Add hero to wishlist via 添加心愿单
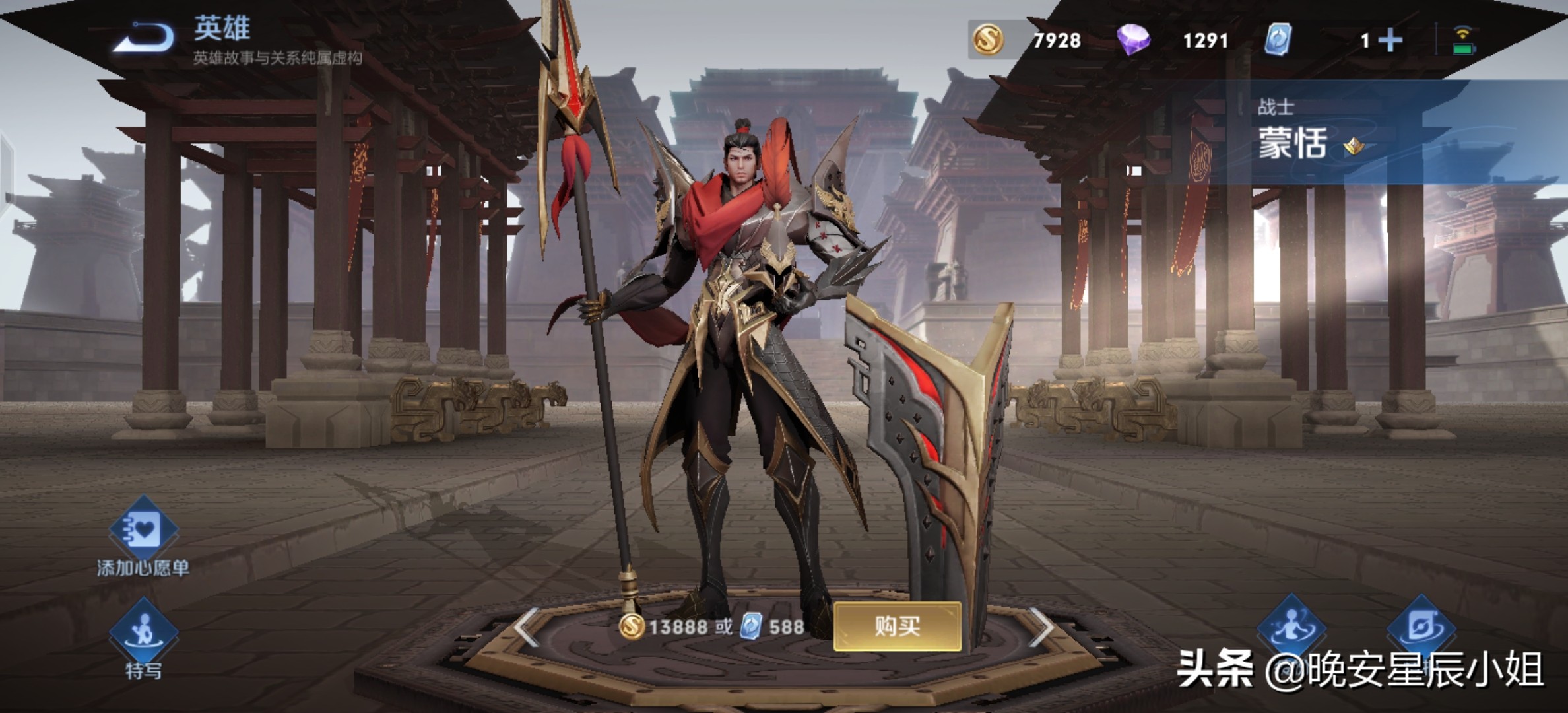Image resolution: width=1568 pixels, height=713 pixels. [x=143, y=530]
